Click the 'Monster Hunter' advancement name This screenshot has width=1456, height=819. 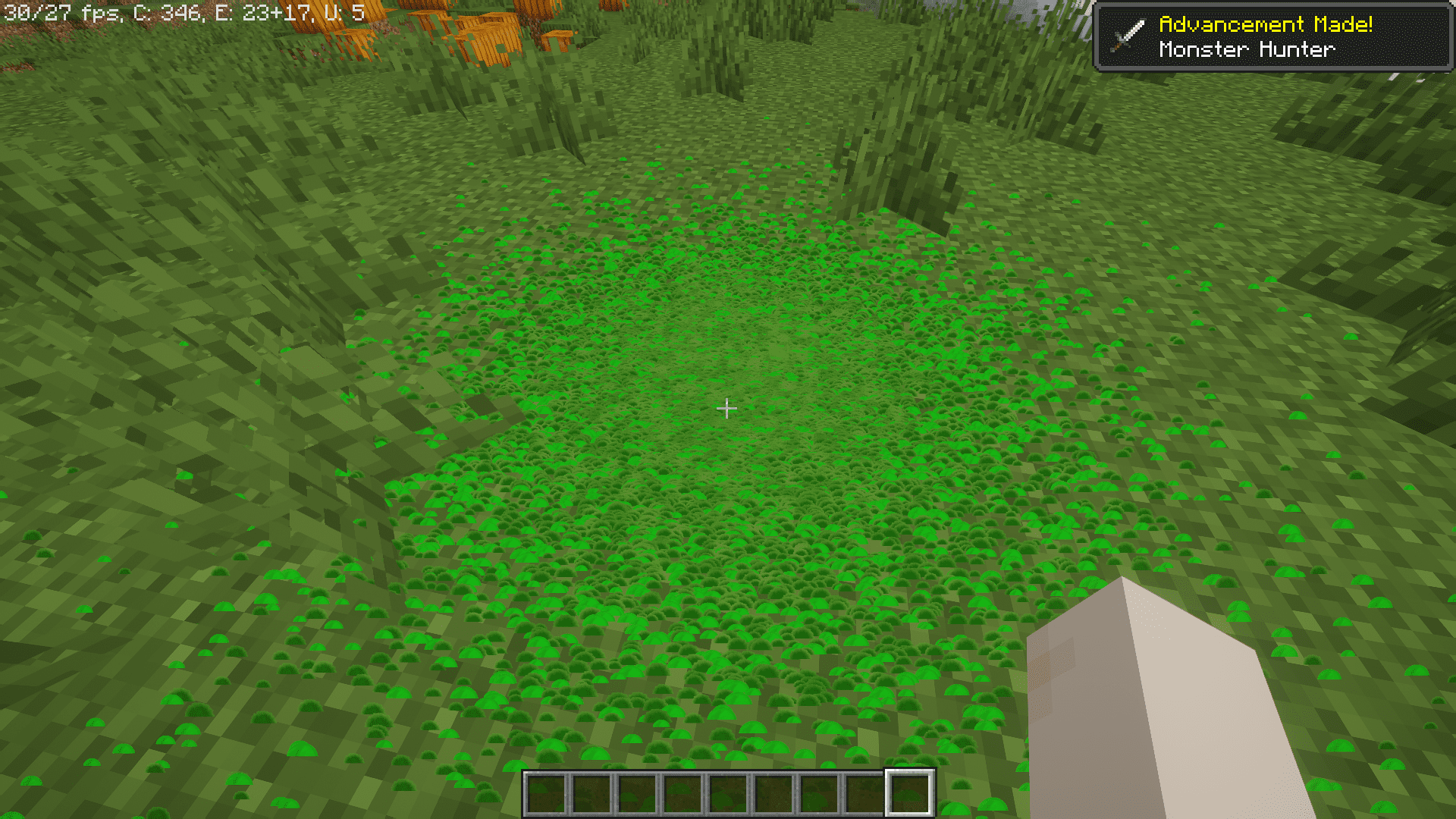[1246, 49]
